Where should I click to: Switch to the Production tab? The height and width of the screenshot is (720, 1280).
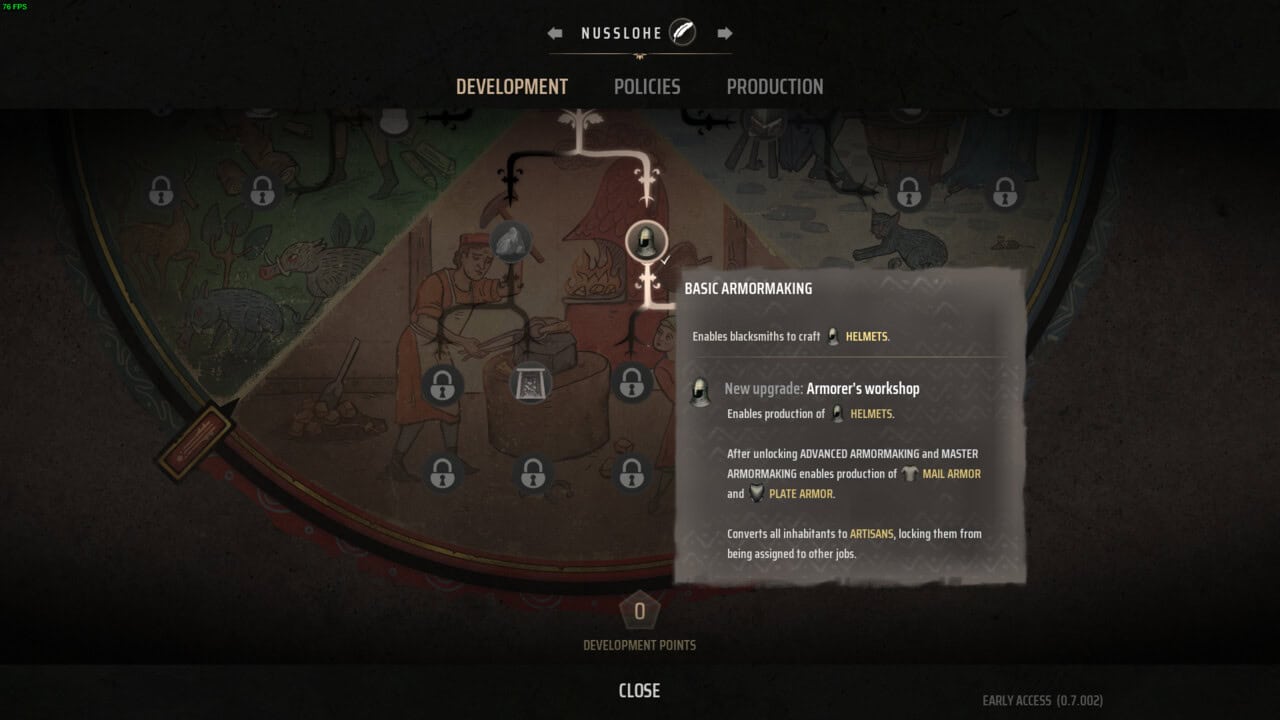coord(775,87)
